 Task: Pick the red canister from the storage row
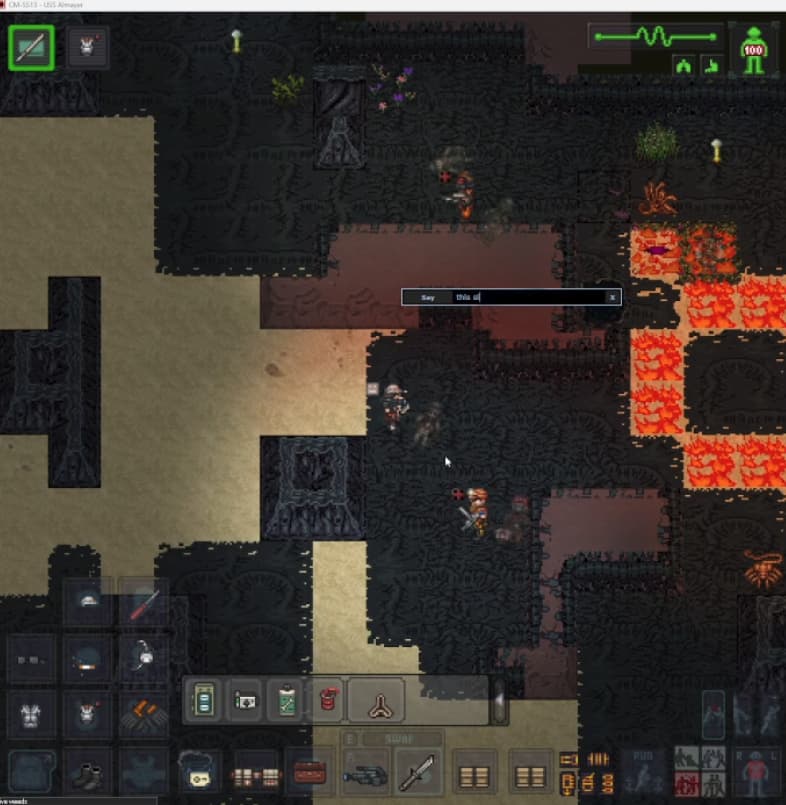click(x=324, y=699)
